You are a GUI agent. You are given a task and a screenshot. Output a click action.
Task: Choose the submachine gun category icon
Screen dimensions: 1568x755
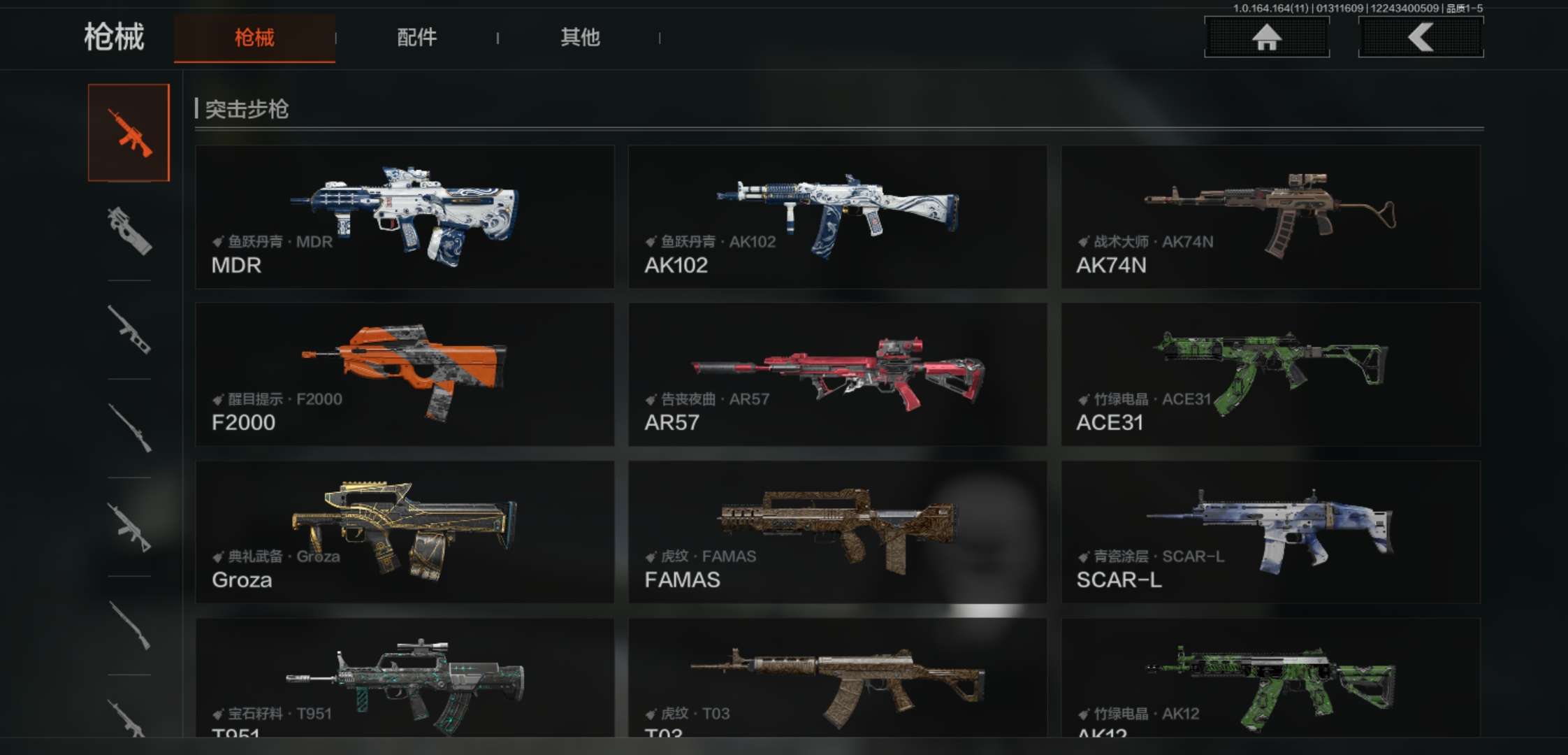click(129, 231)
